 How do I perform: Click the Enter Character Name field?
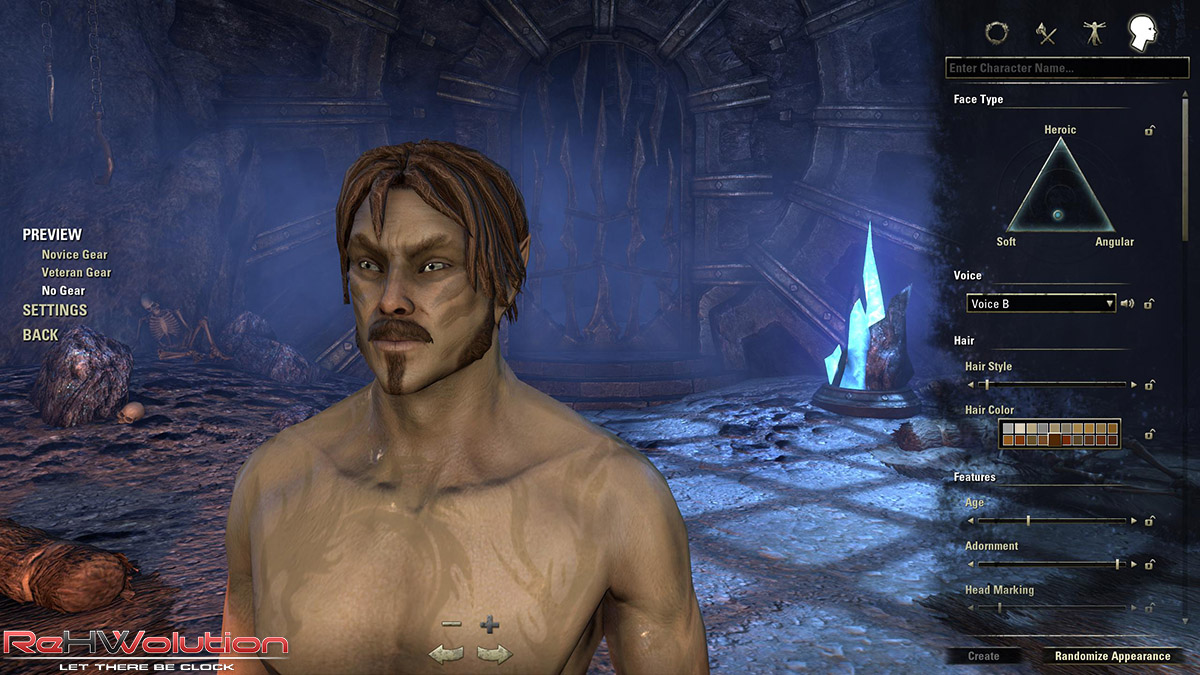pos(1066,68)
